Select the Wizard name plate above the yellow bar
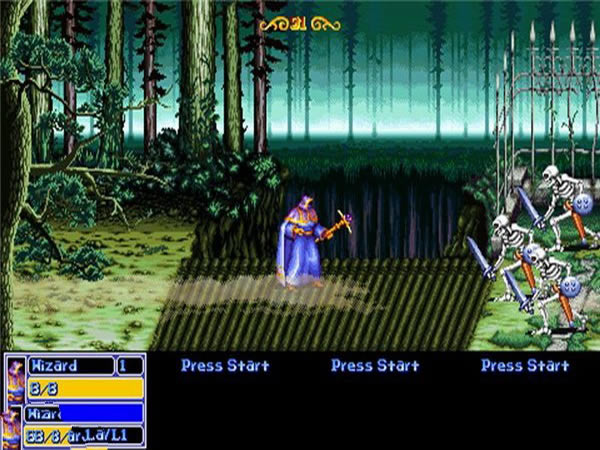 (x=70, y=366)
